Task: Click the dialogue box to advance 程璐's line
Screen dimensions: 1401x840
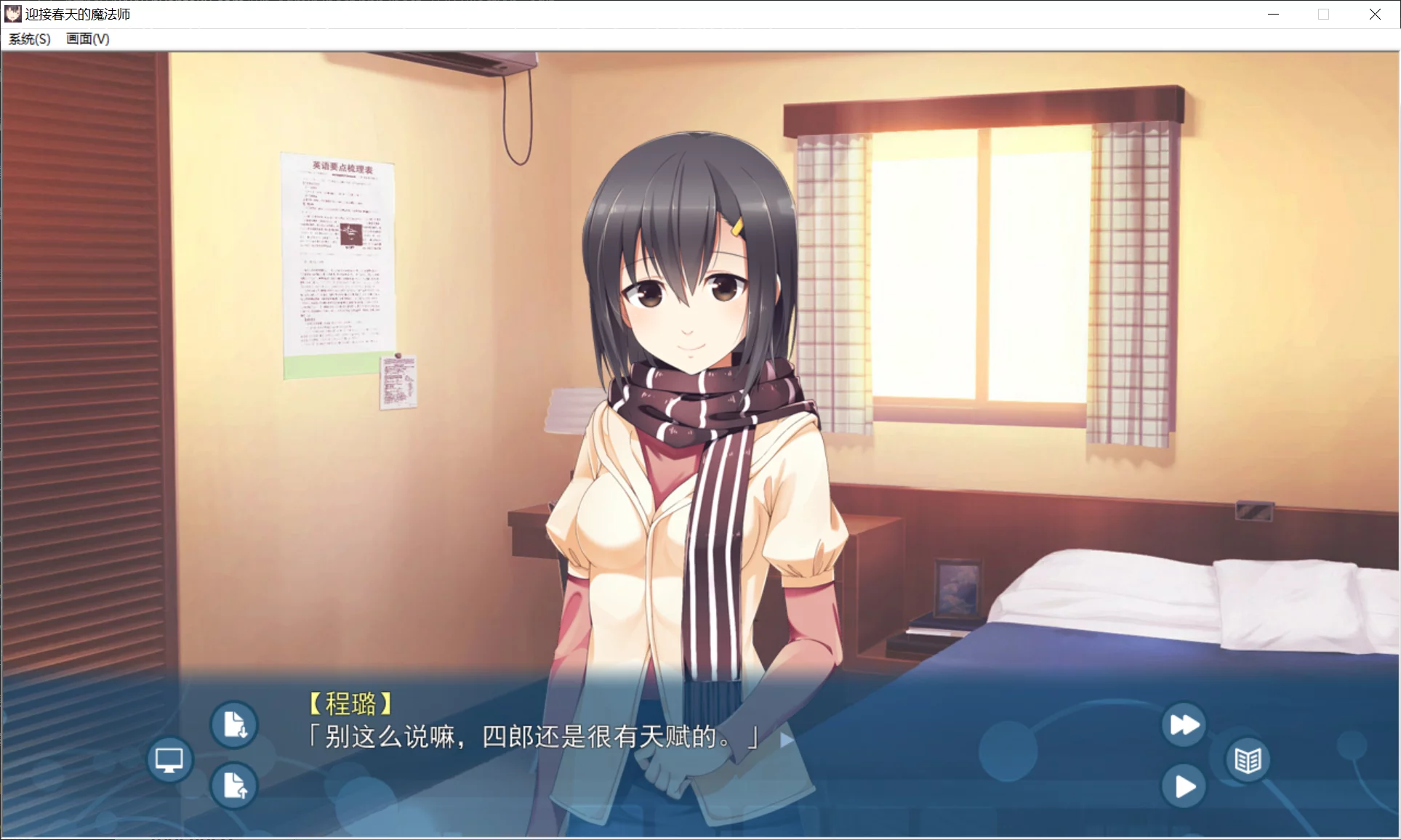Action: pyautogui.click(x=531, y=739)
